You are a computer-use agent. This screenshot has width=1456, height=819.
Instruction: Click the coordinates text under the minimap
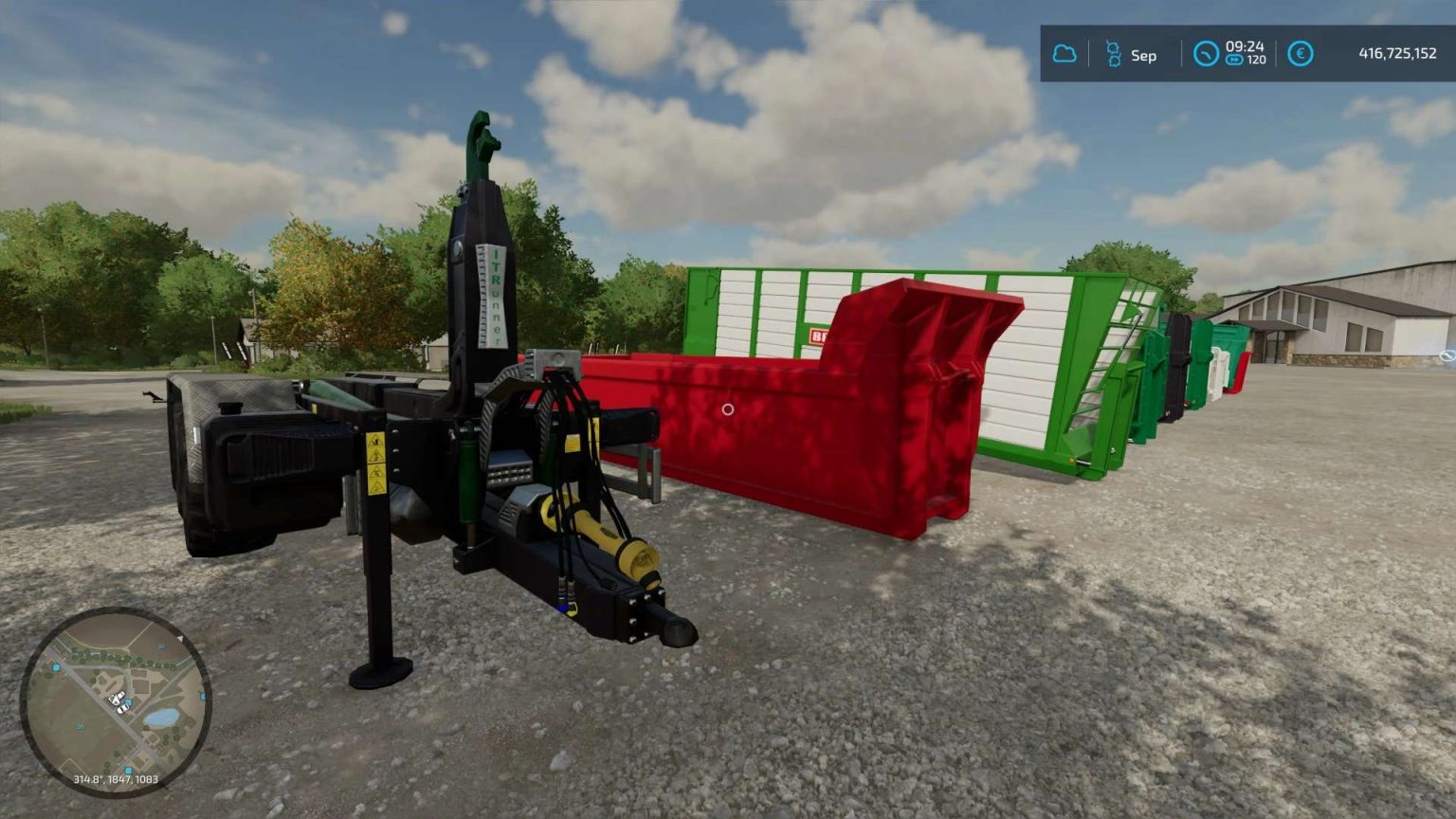116,779
